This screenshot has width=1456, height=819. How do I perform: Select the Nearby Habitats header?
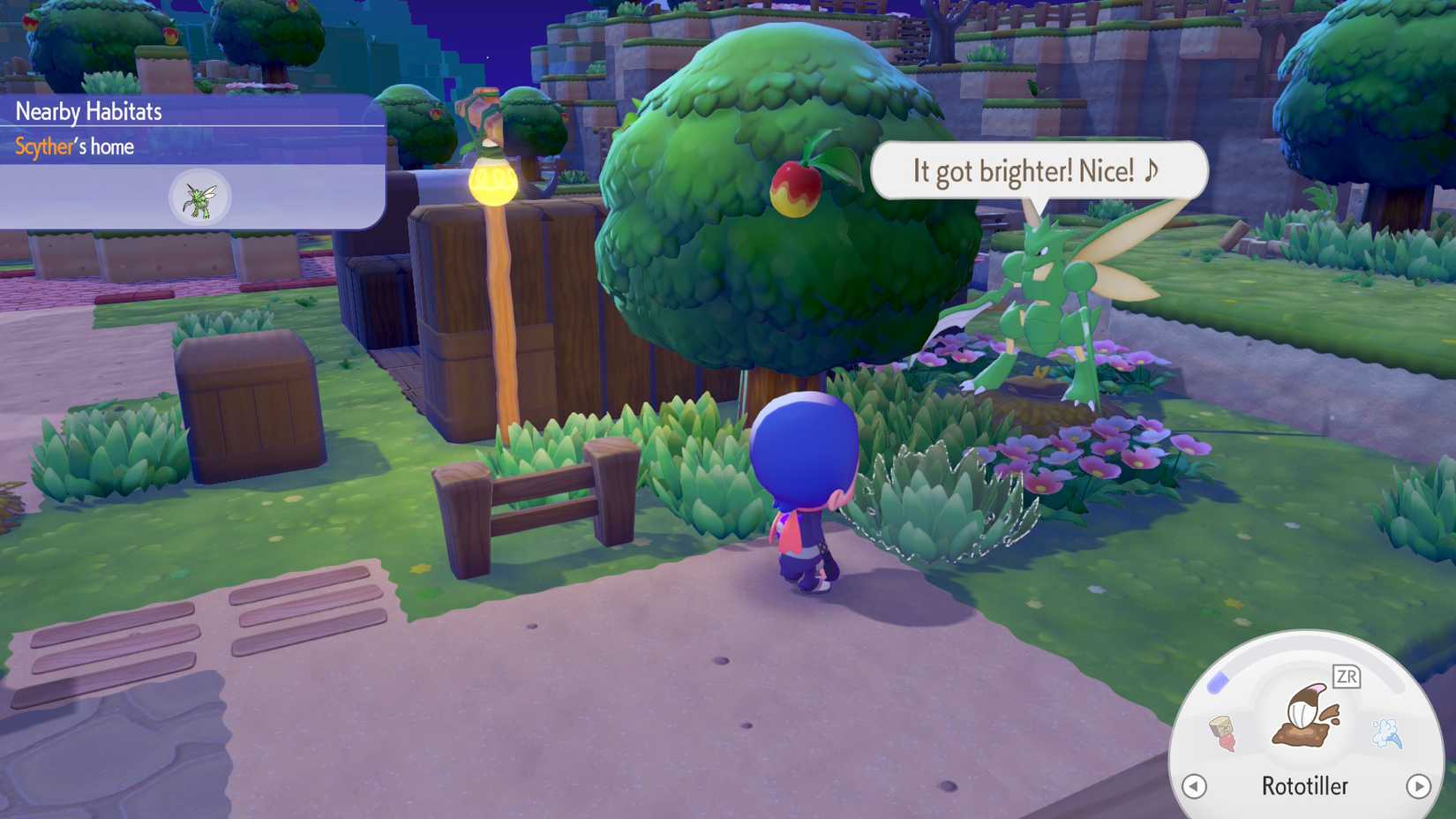[x=87, y=111]
